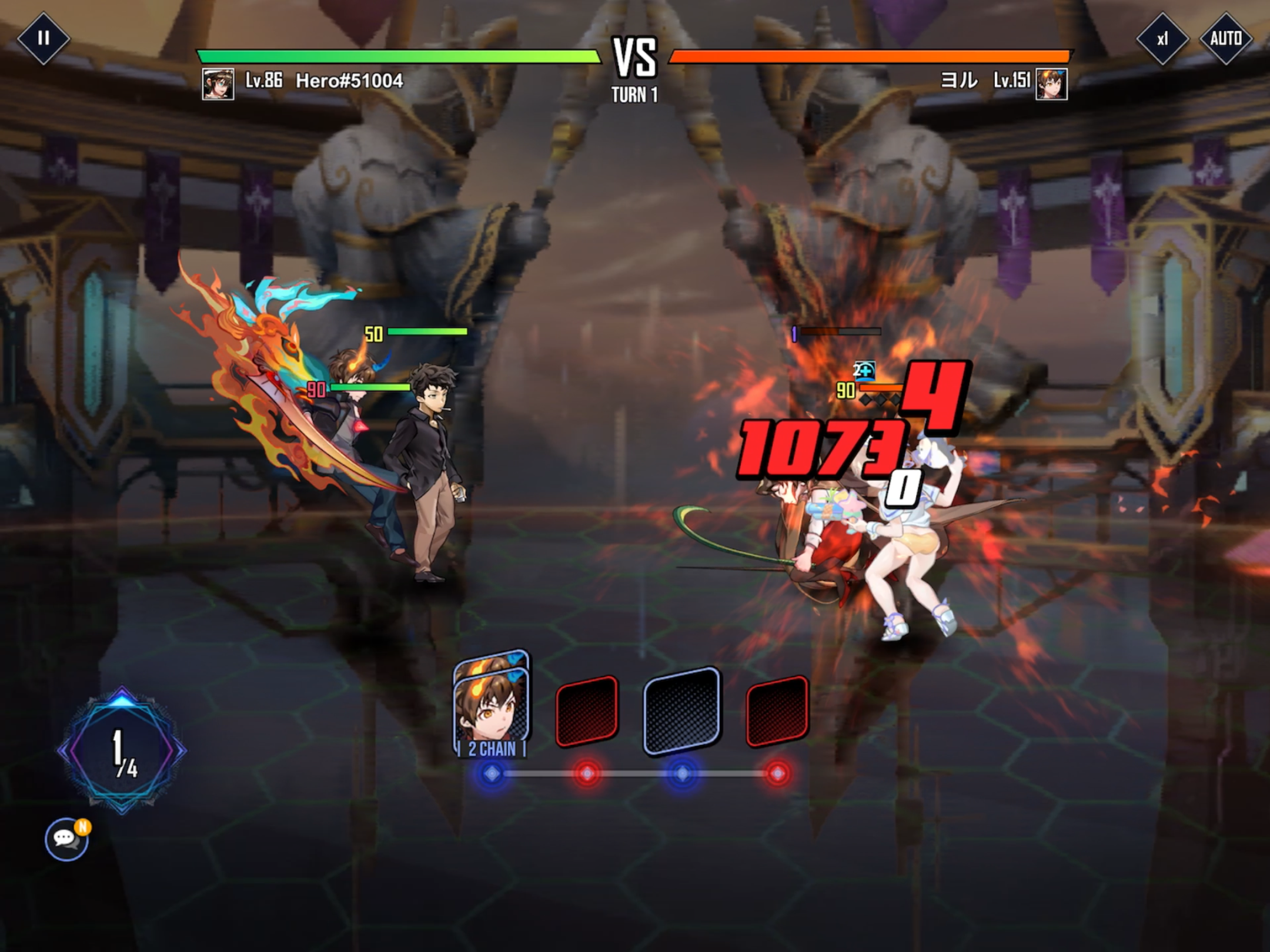Image resolution: width=1270 pixels, height=952 pixels.
Task: Pause the battle
Action: coord(43,39)
